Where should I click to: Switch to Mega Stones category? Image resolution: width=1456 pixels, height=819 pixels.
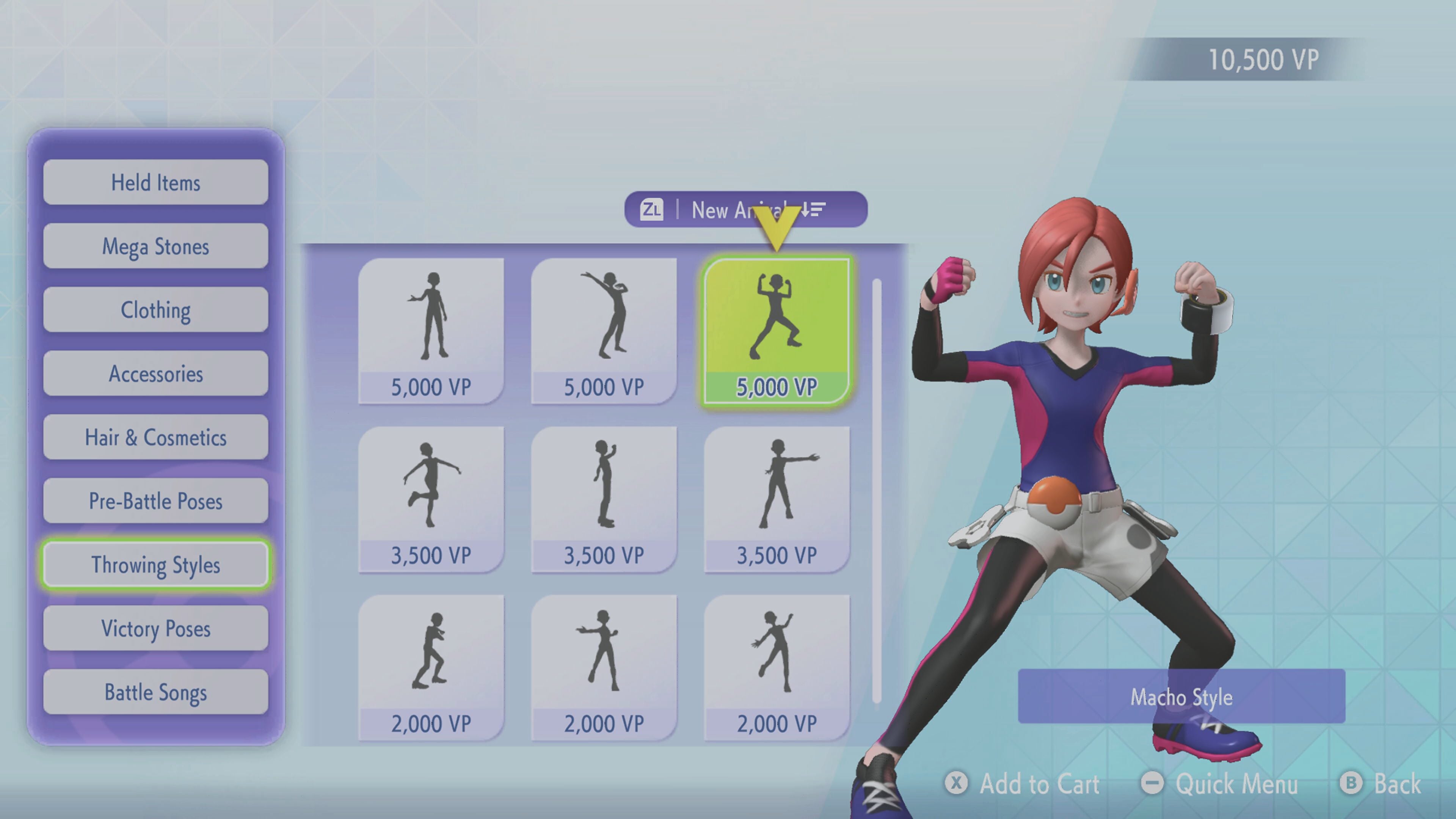coord(155,246)
